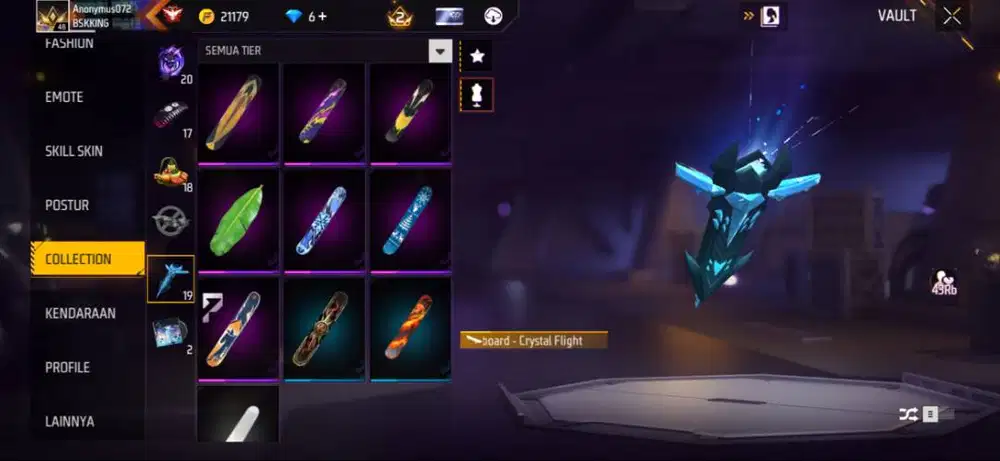Toggle the mannequin preview button
Screen dimensions: 1000x461
coord(476,94)
